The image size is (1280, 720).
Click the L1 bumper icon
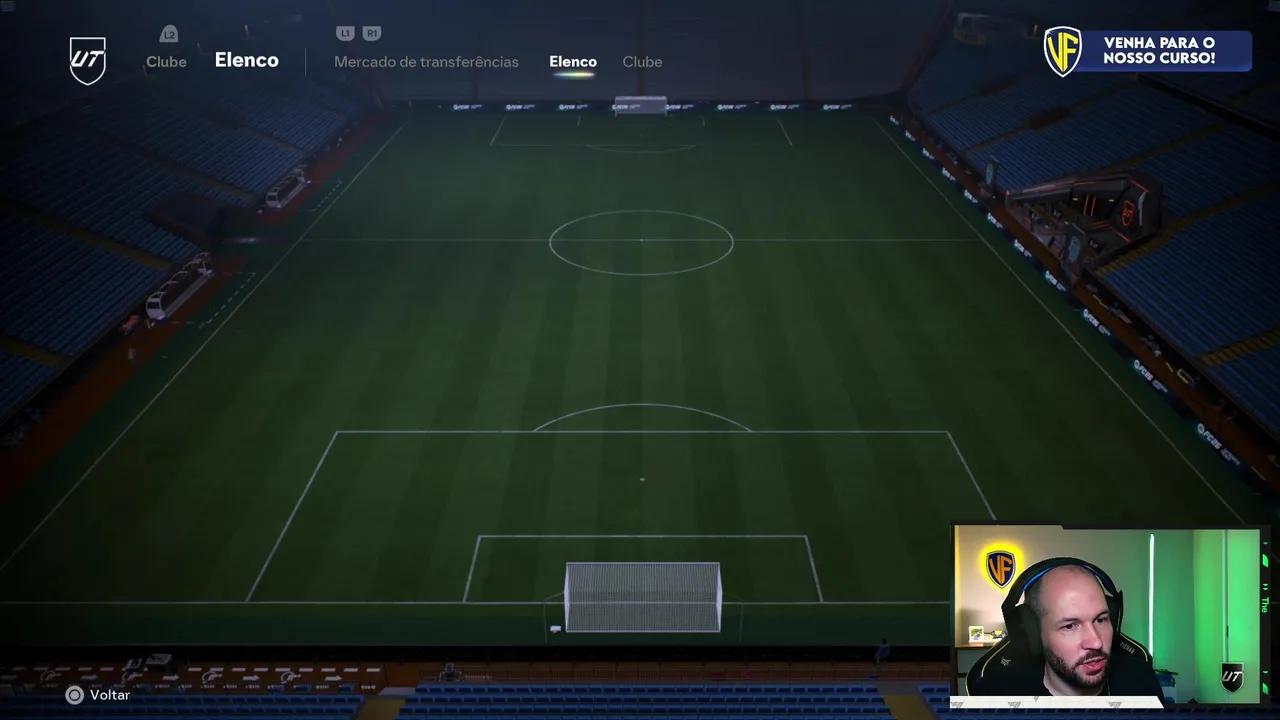(345, 33)
